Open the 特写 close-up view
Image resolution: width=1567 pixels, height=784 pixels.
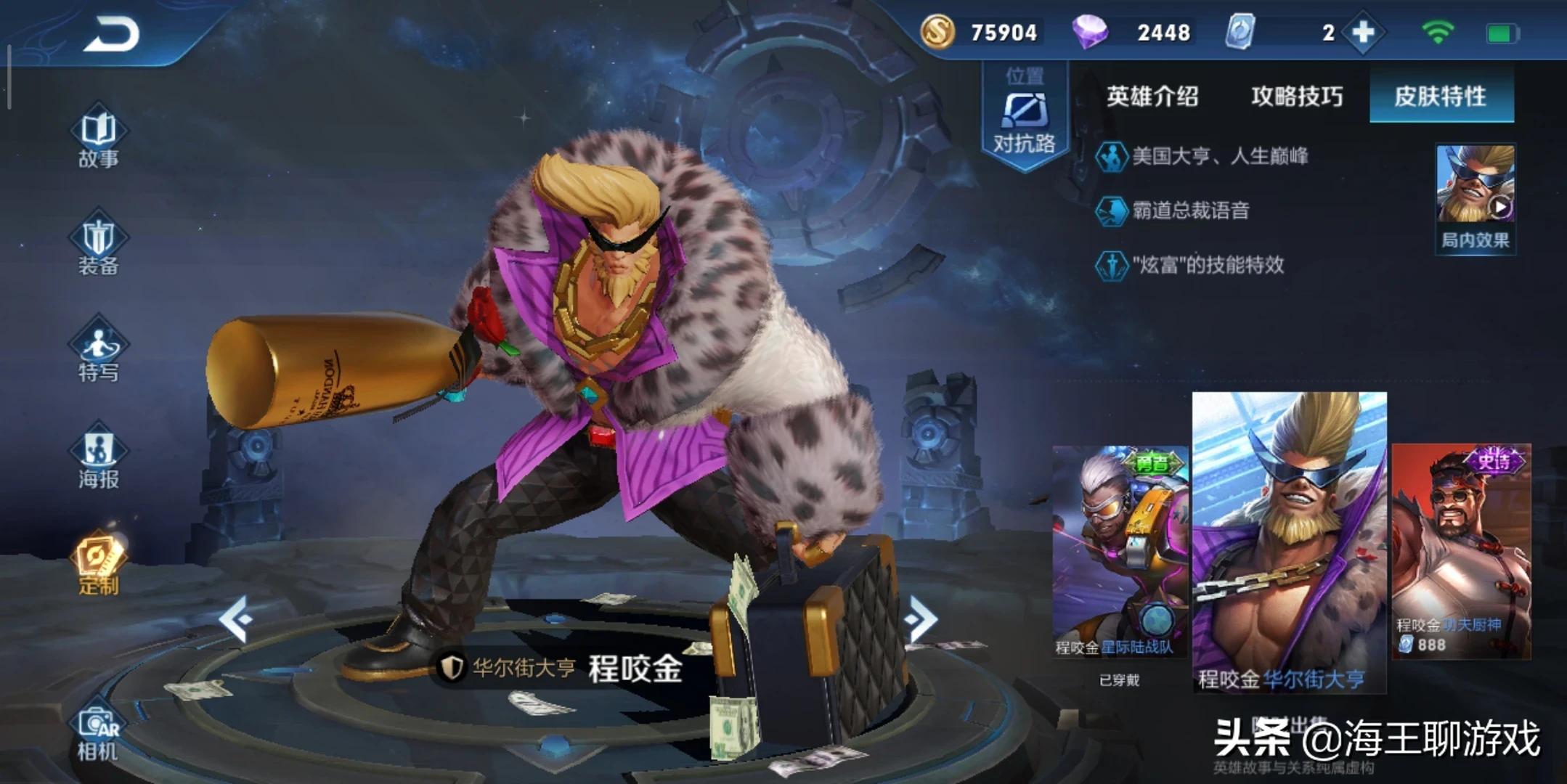tap(99, 352)
